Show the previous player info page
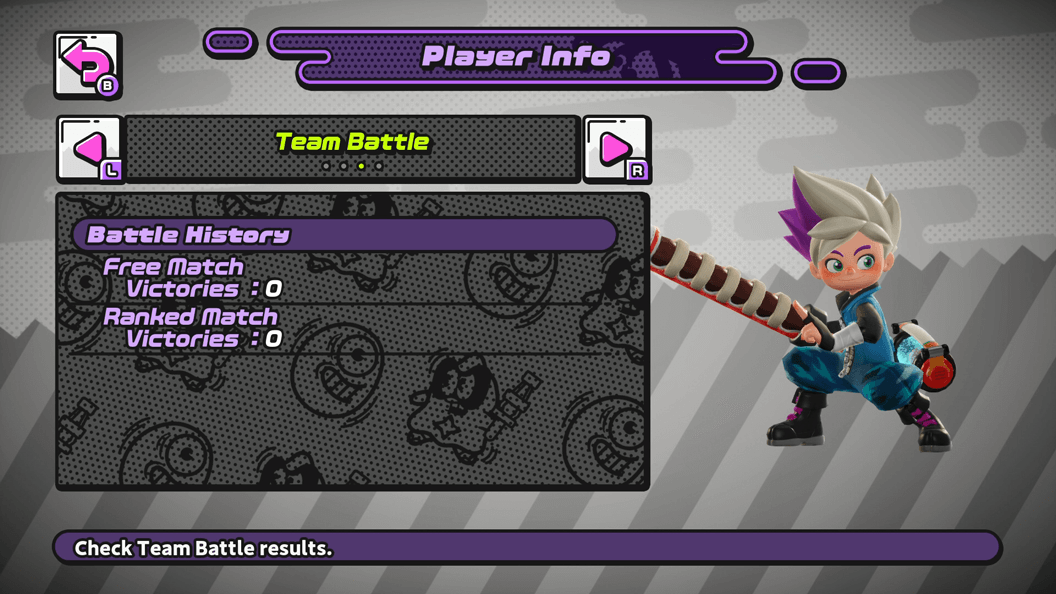This screenshot has height=594, width=1056. pyautogui.click(x=89, y=149)
